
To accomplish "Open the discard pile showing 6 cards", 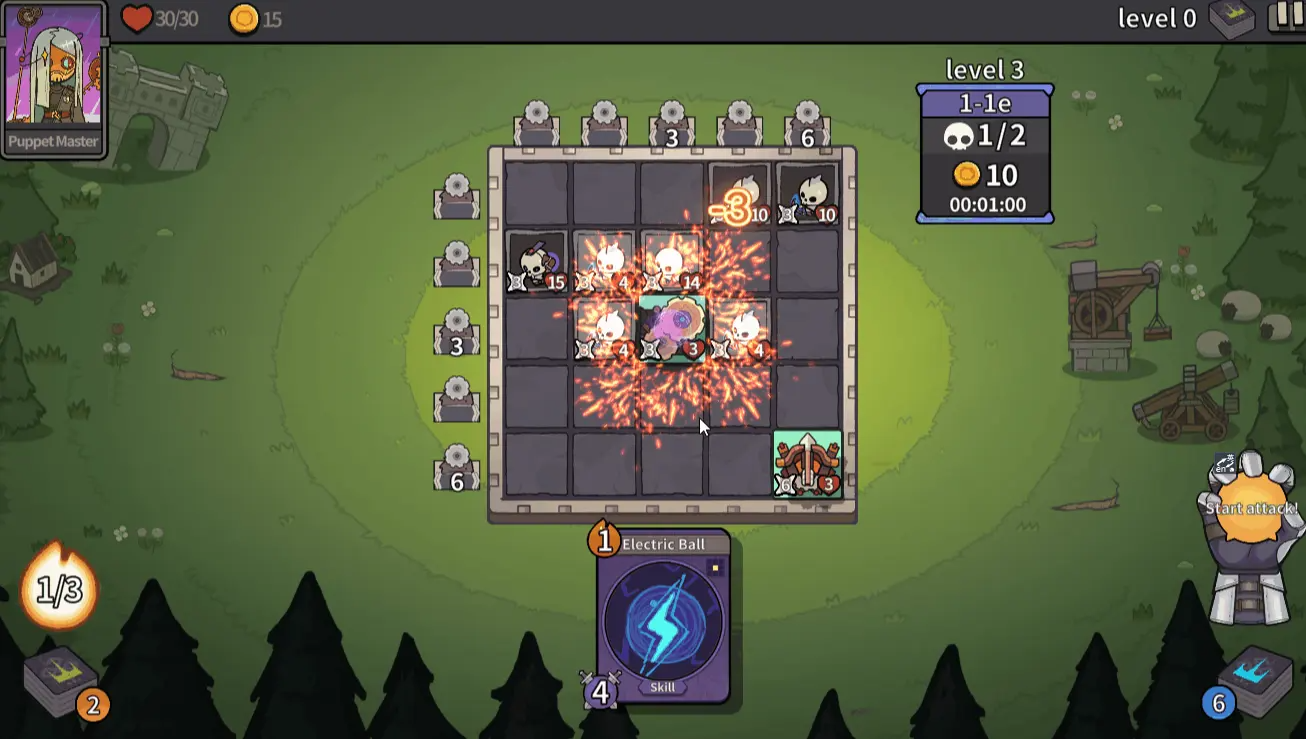I will tap(1256, 679).
